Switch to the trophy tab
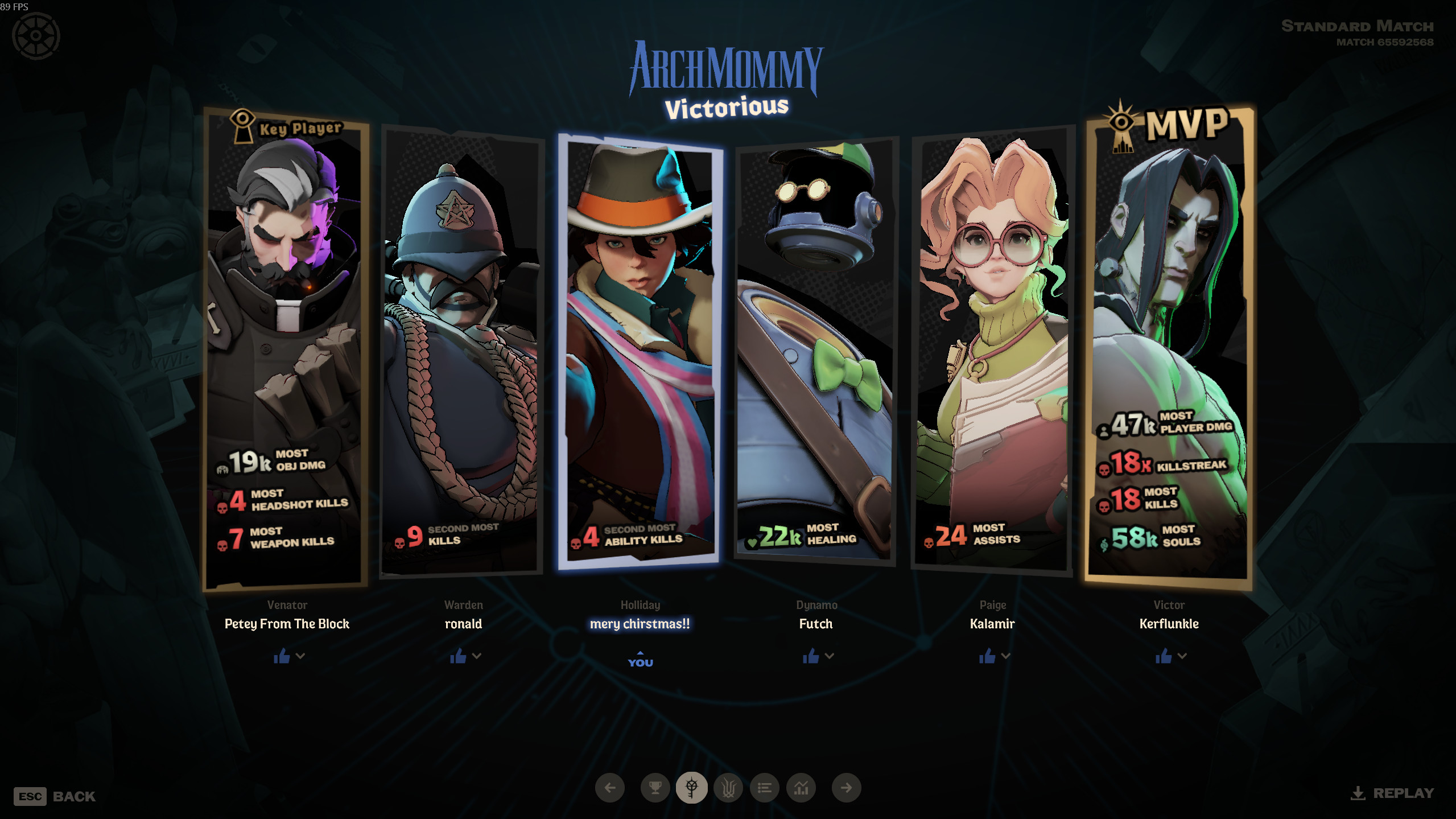This screenshot has width=1456, height=819. pos(655,788)
